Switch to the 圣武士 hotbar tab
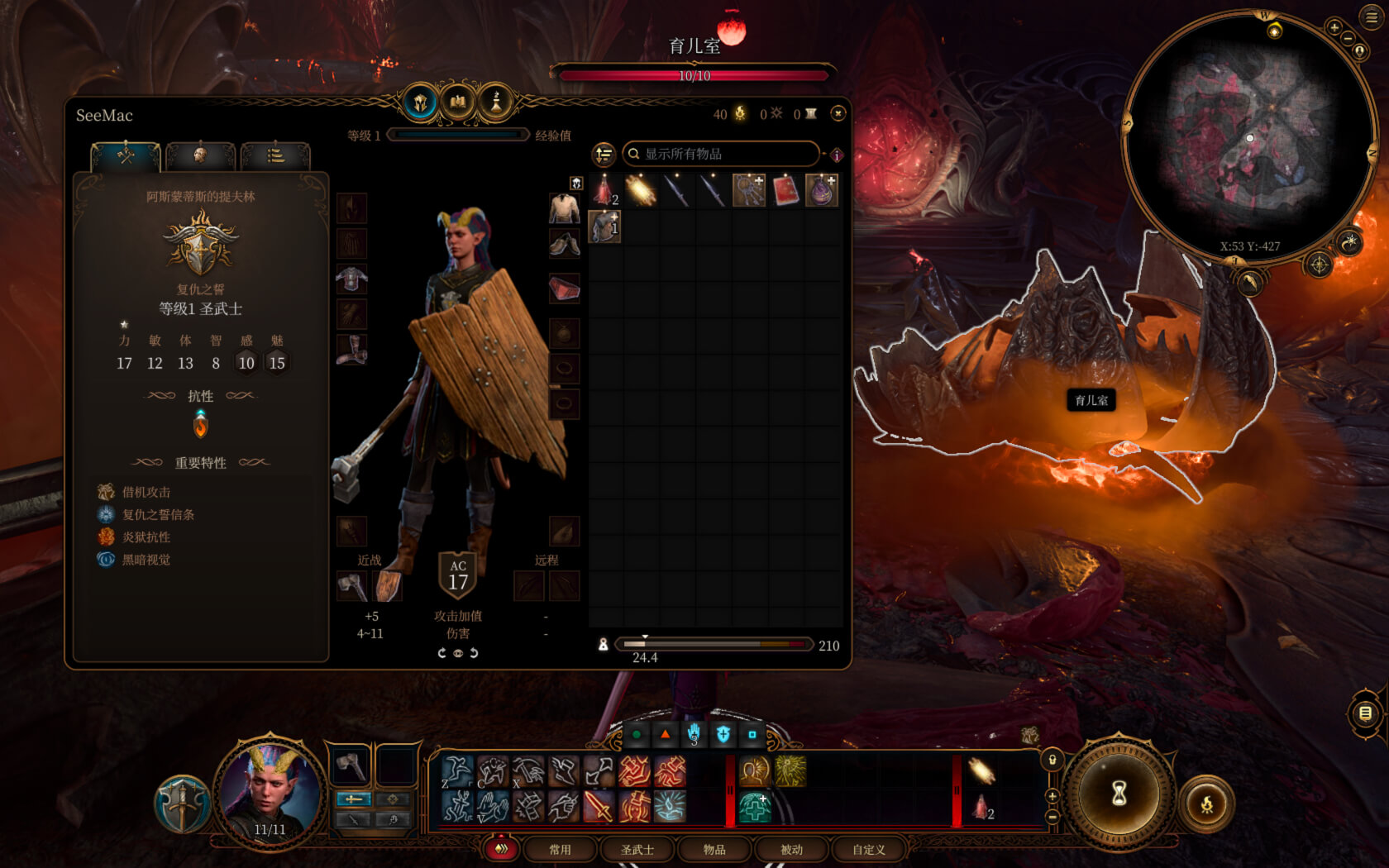1389x868 pixels. (636, 849)
